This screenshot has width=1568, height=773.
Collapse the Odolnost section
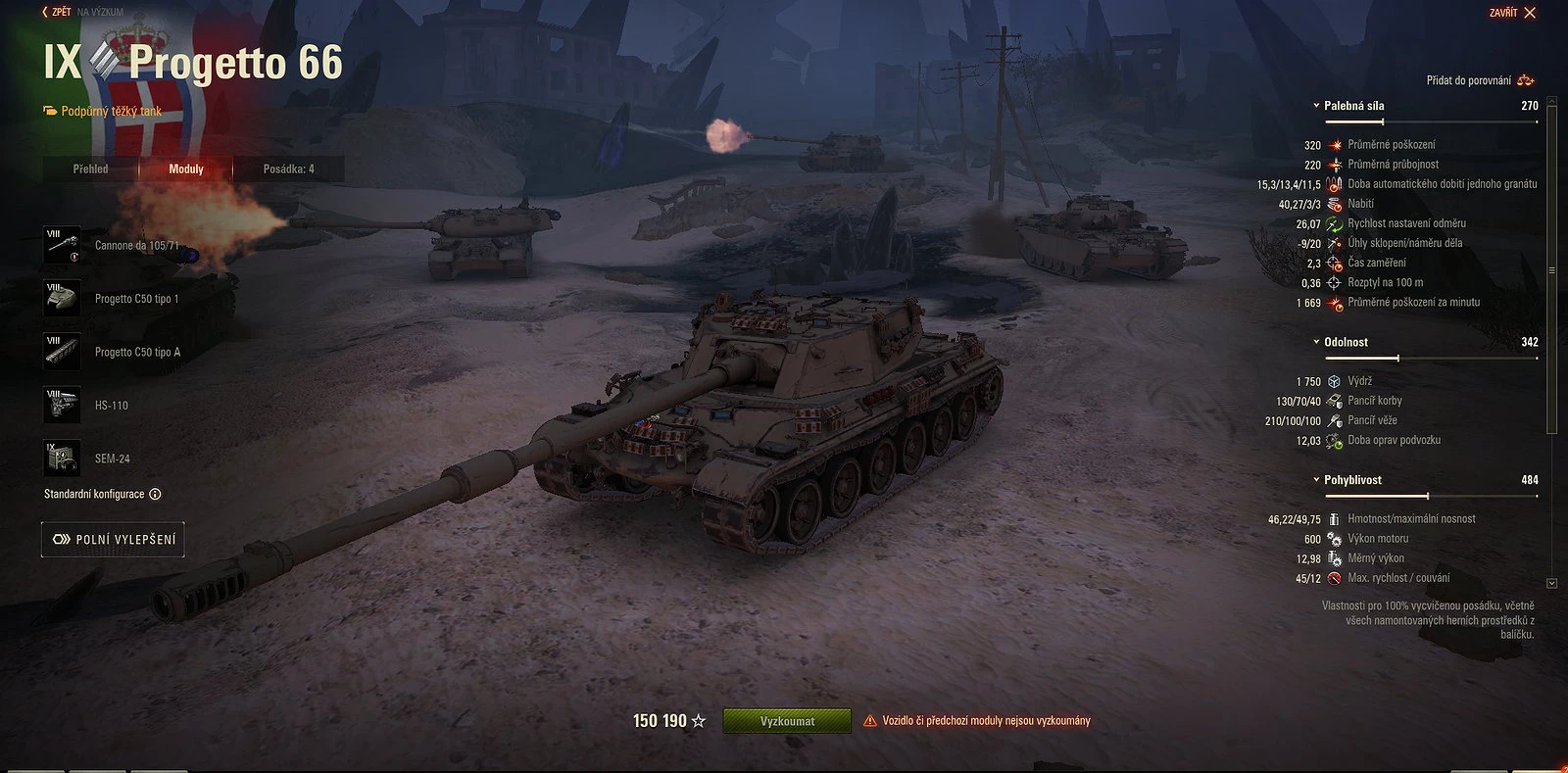click(x=1317, y=342)
